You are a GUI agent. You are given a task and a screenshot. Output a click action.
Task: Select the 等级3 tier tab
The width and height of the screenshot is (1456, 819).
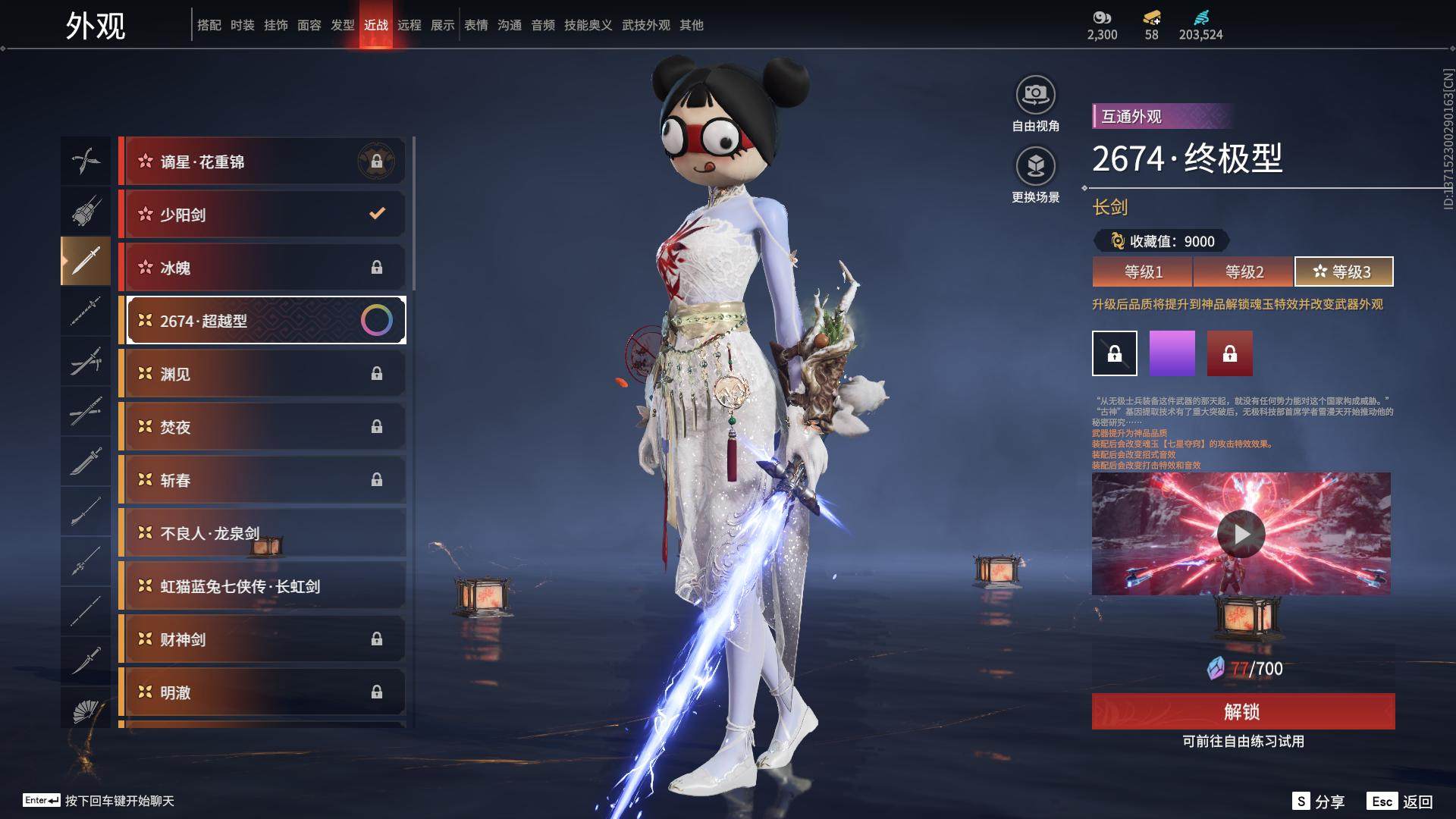tap(1343, 271)
